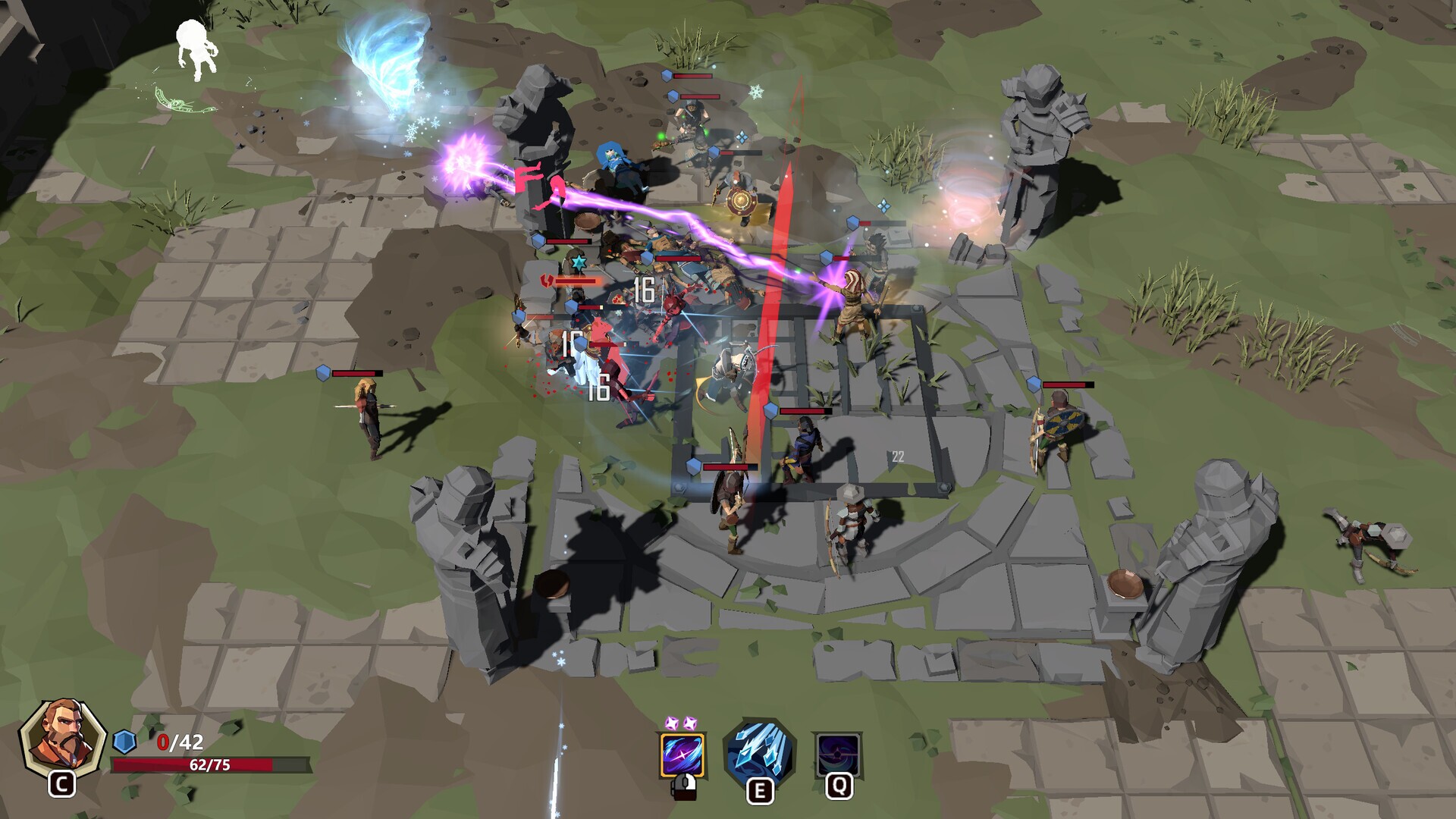Image resolution: width=1456 pixels, height=819 pixels.
Task: Select the purple slash basic attack ability icon
Action: tap(681, 756)
